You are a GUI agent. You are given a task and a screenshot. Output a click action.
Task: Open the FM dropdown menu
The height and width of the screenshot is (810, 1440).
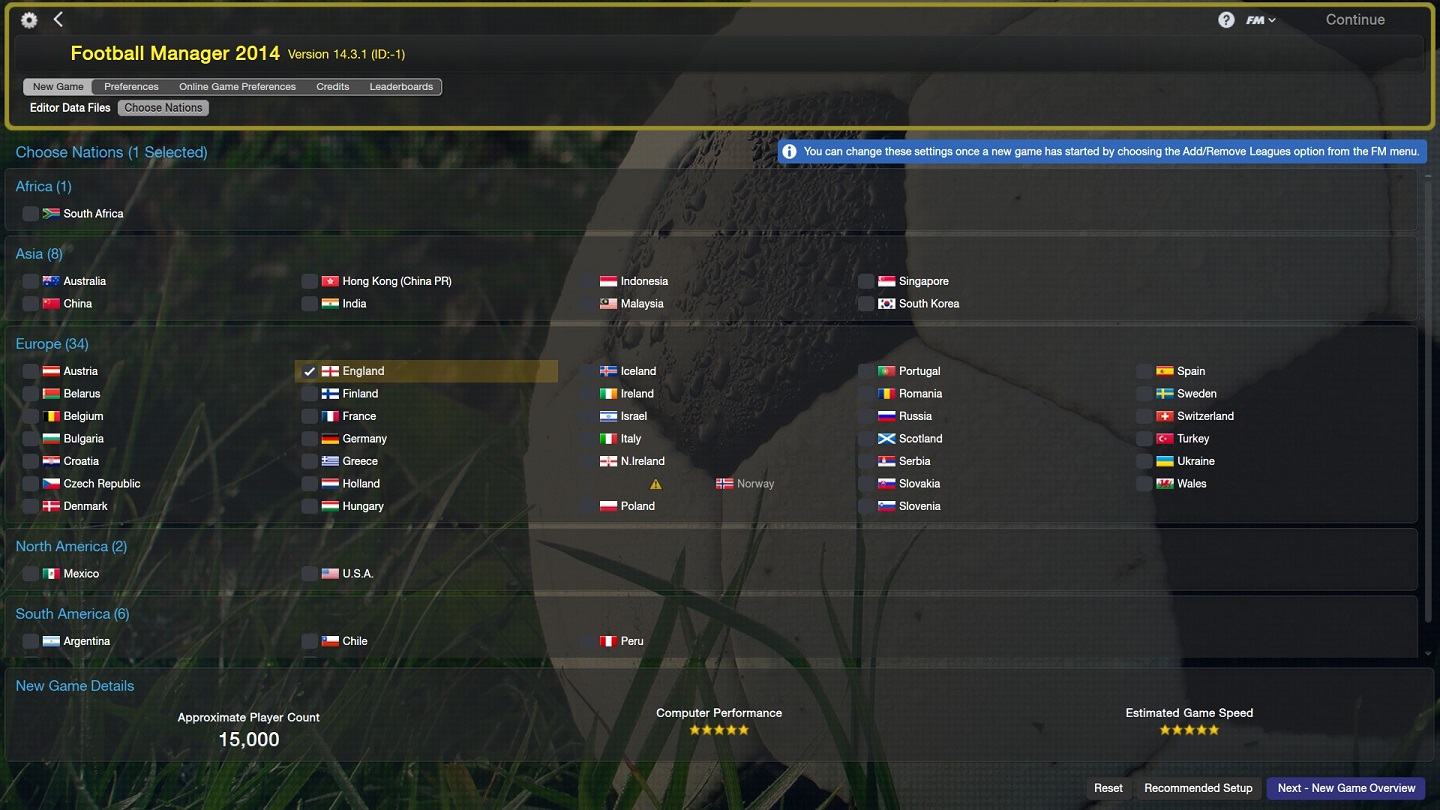pyautogui.click(x=1260, y=20)
